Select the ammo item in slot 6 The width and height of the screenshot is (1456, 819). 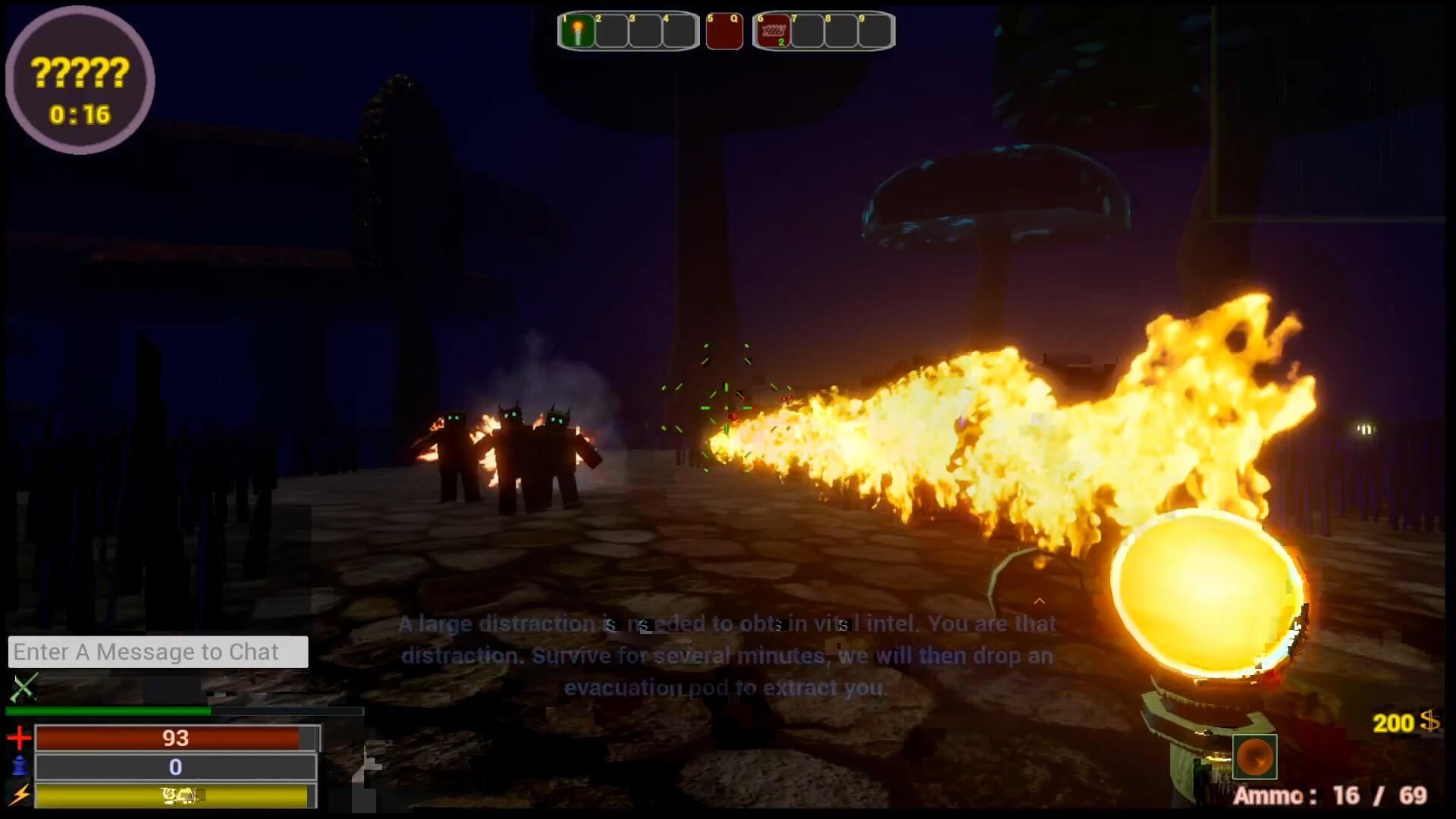click(772, 31)
